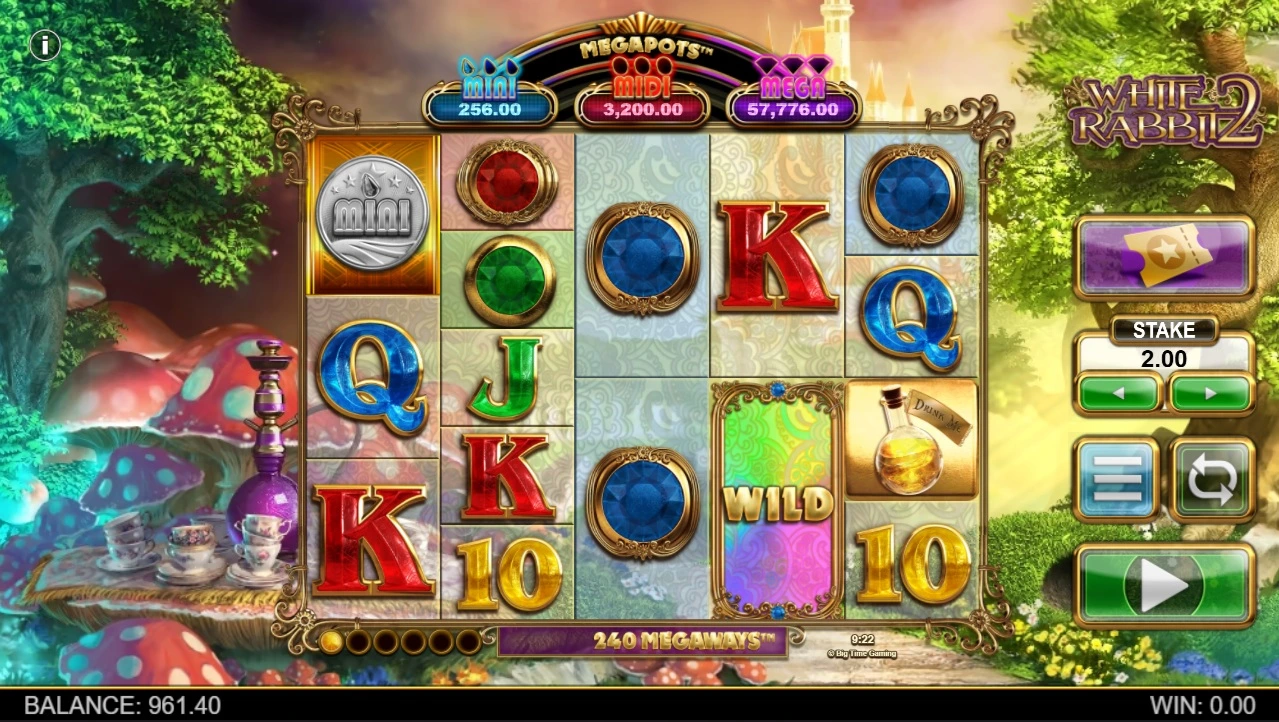Open the golden ticket feature buy

(1164, 258)
